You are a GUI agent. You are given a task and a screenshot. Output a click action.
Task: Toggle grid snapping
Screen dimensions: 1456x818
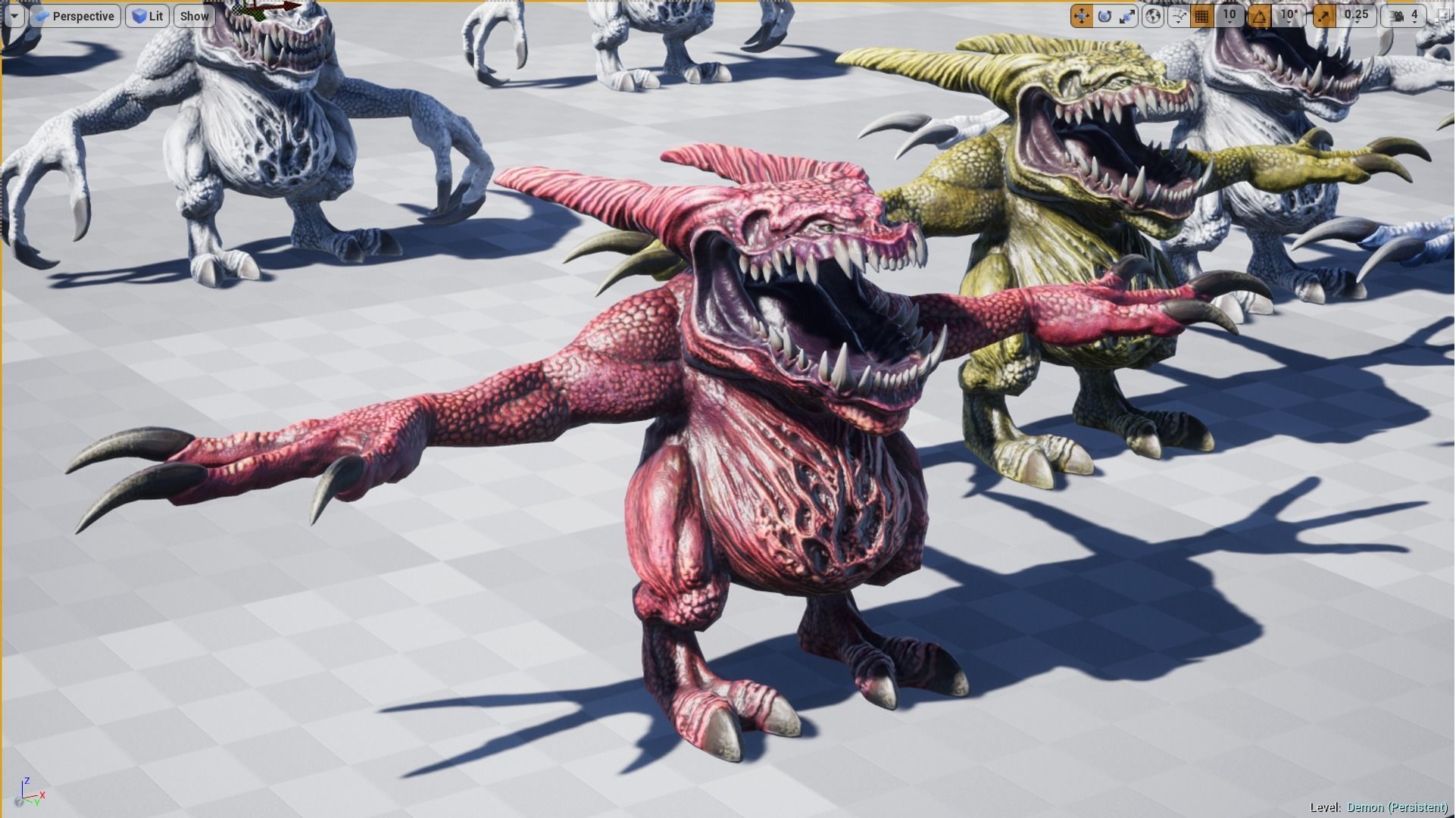[1202, 15]
